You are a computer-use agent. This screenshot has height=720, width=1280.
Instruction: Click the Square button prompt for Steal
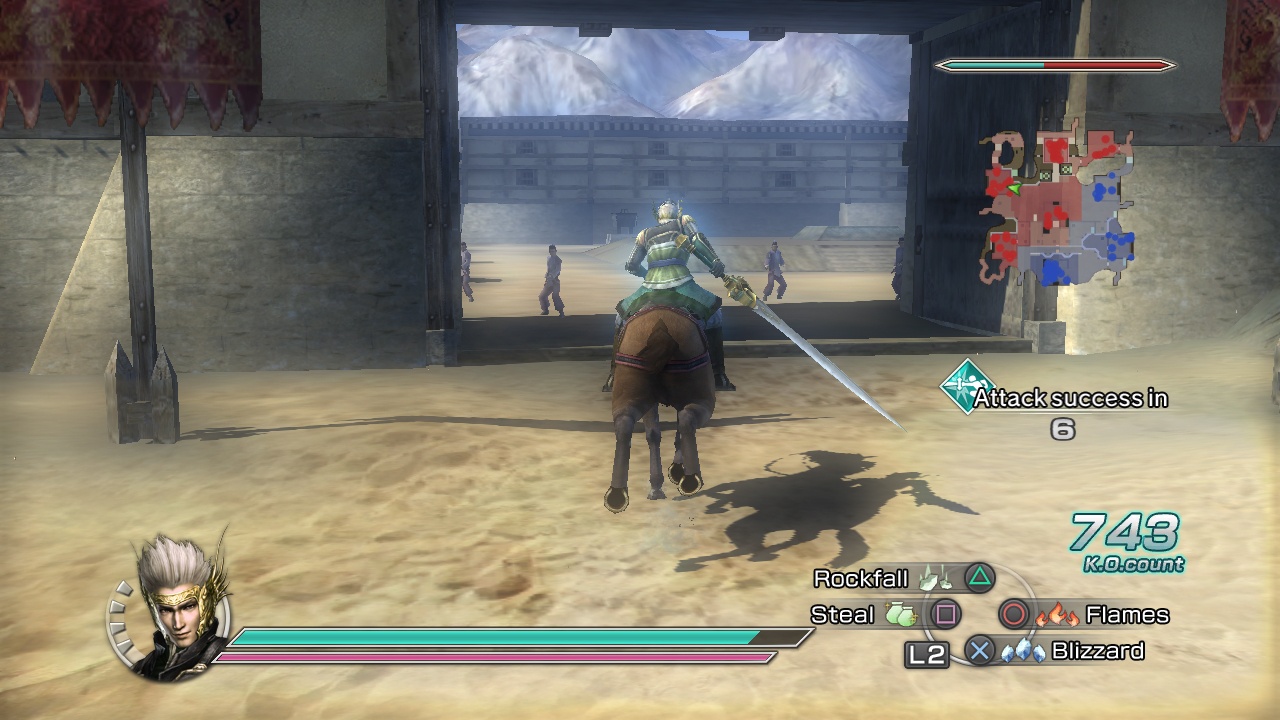(944, 615)
